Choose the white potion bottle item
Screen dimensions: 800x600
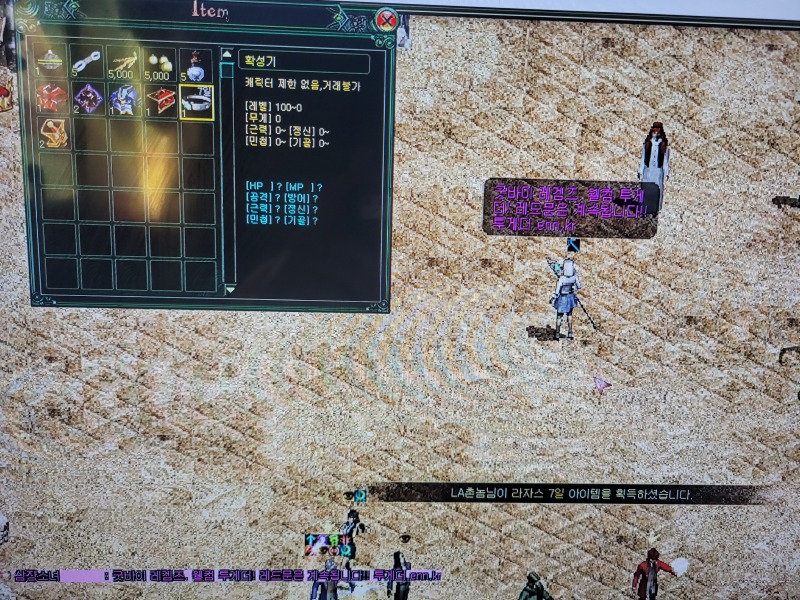coord(194,63)
